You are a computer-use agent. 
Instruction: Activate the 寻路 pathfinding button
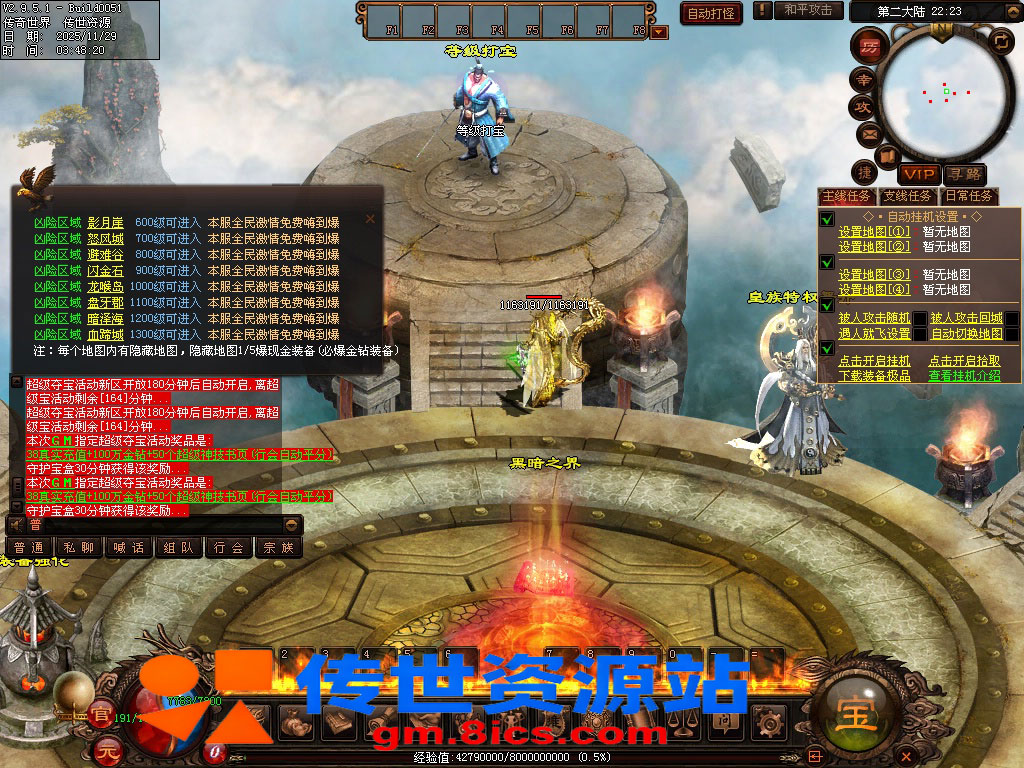[966, 174]
